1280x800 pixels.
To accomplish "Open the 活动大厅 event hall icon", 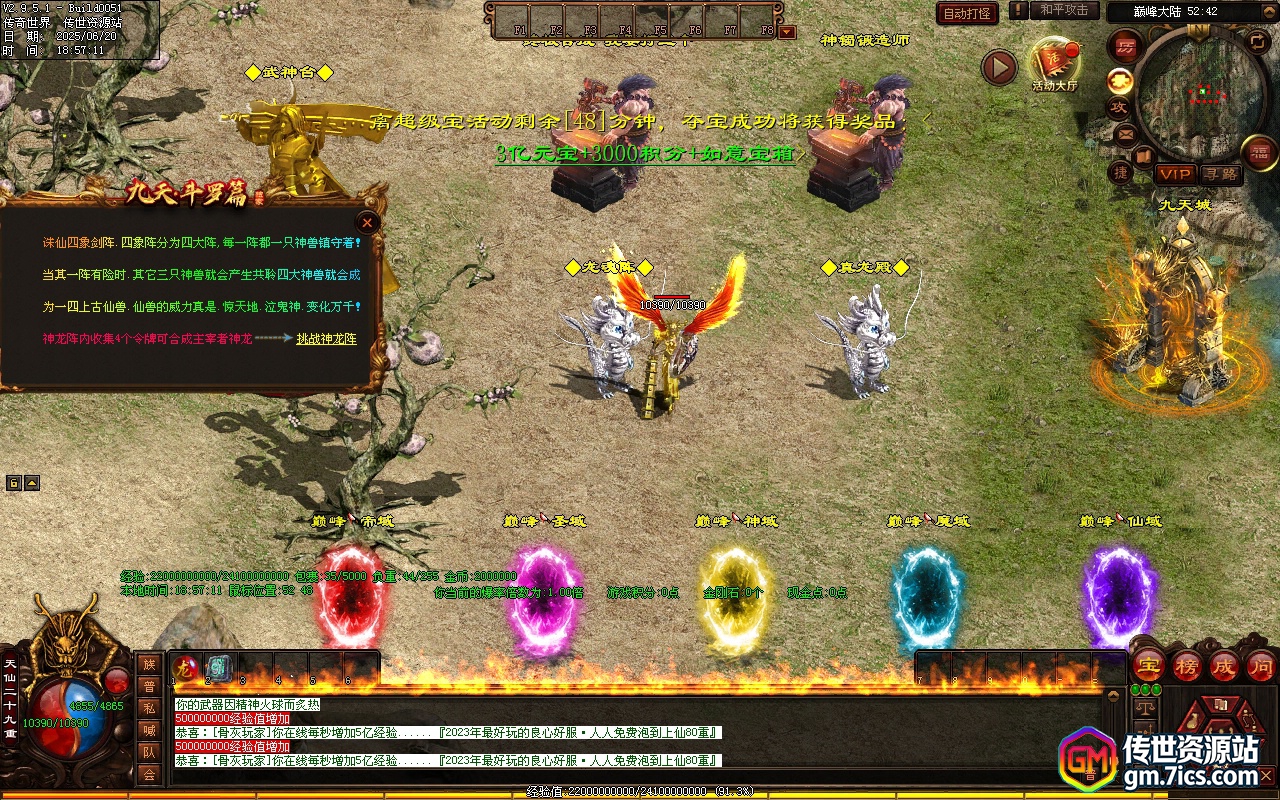I will click(x=1054, y=63).
